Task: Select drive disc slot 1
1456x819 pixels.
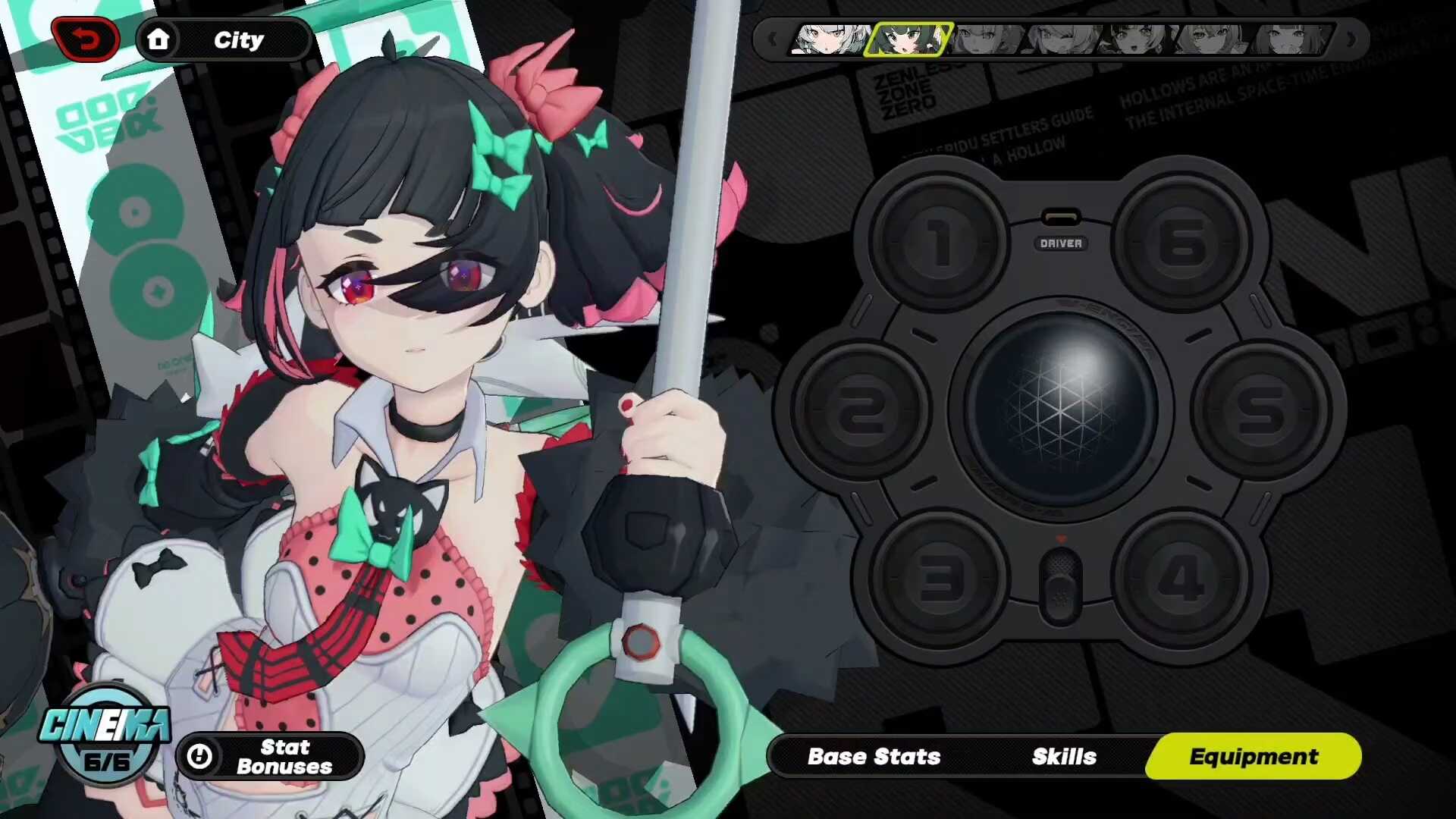Action: coord(940,244)
